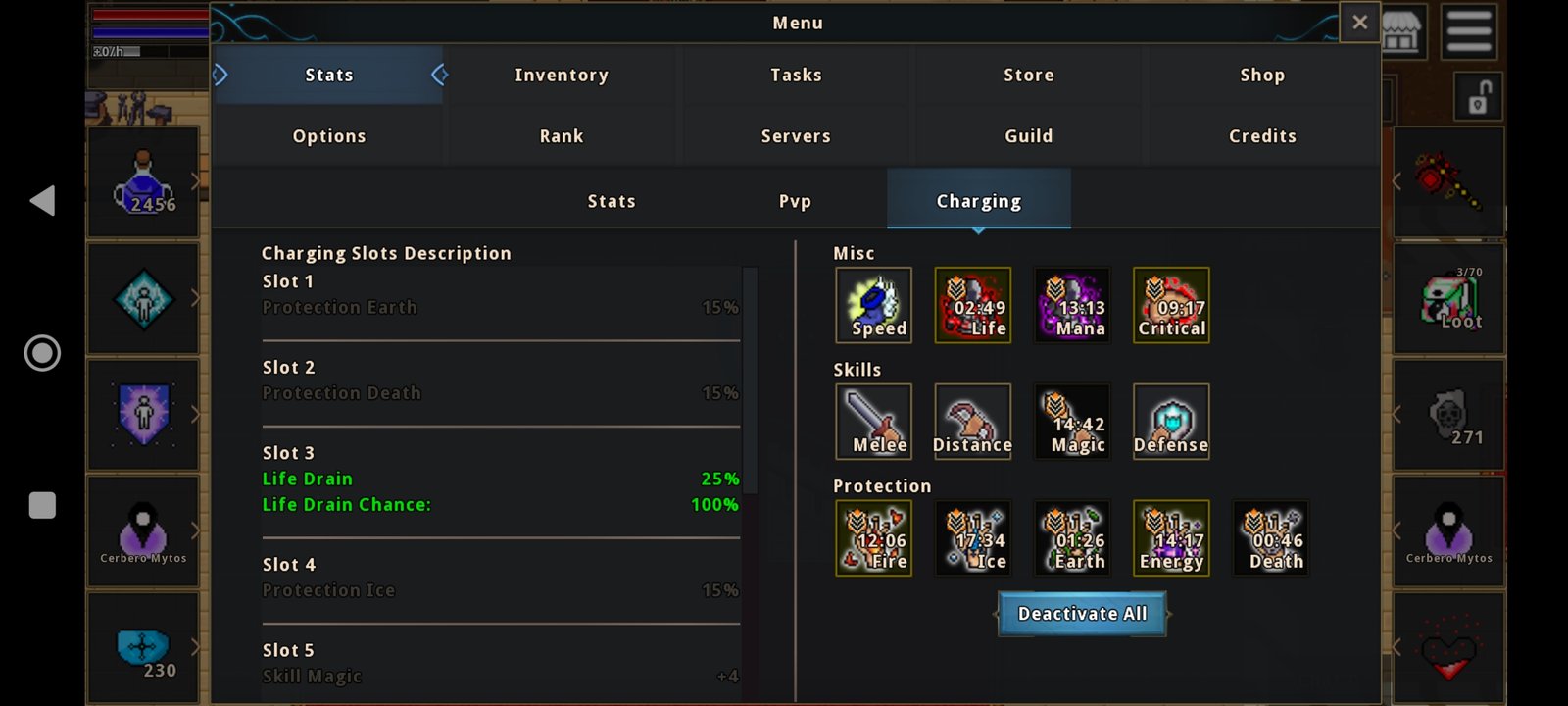Viewport: 1568px width, 706px height.
Task: Switch to the Tasks tab
Action: click(796, 76)
